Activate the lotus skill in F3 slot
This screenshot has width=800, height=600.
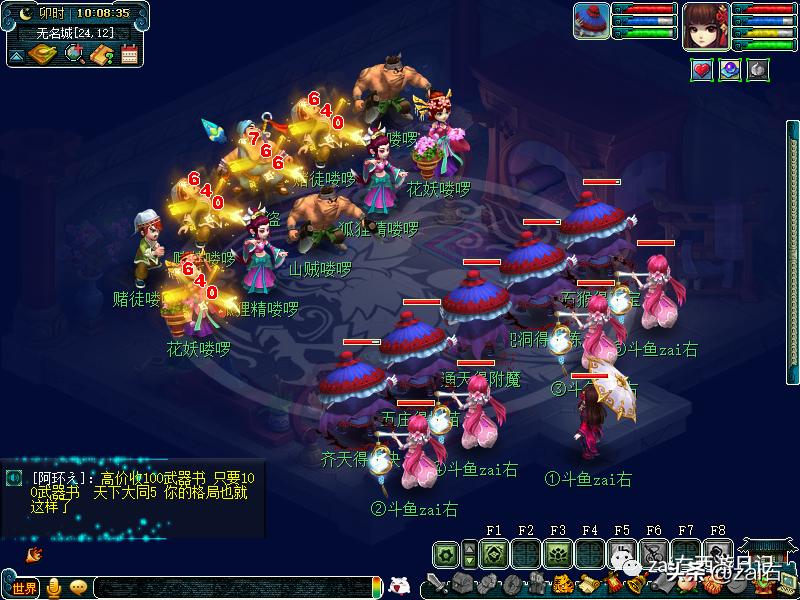(x=557, y=552)
